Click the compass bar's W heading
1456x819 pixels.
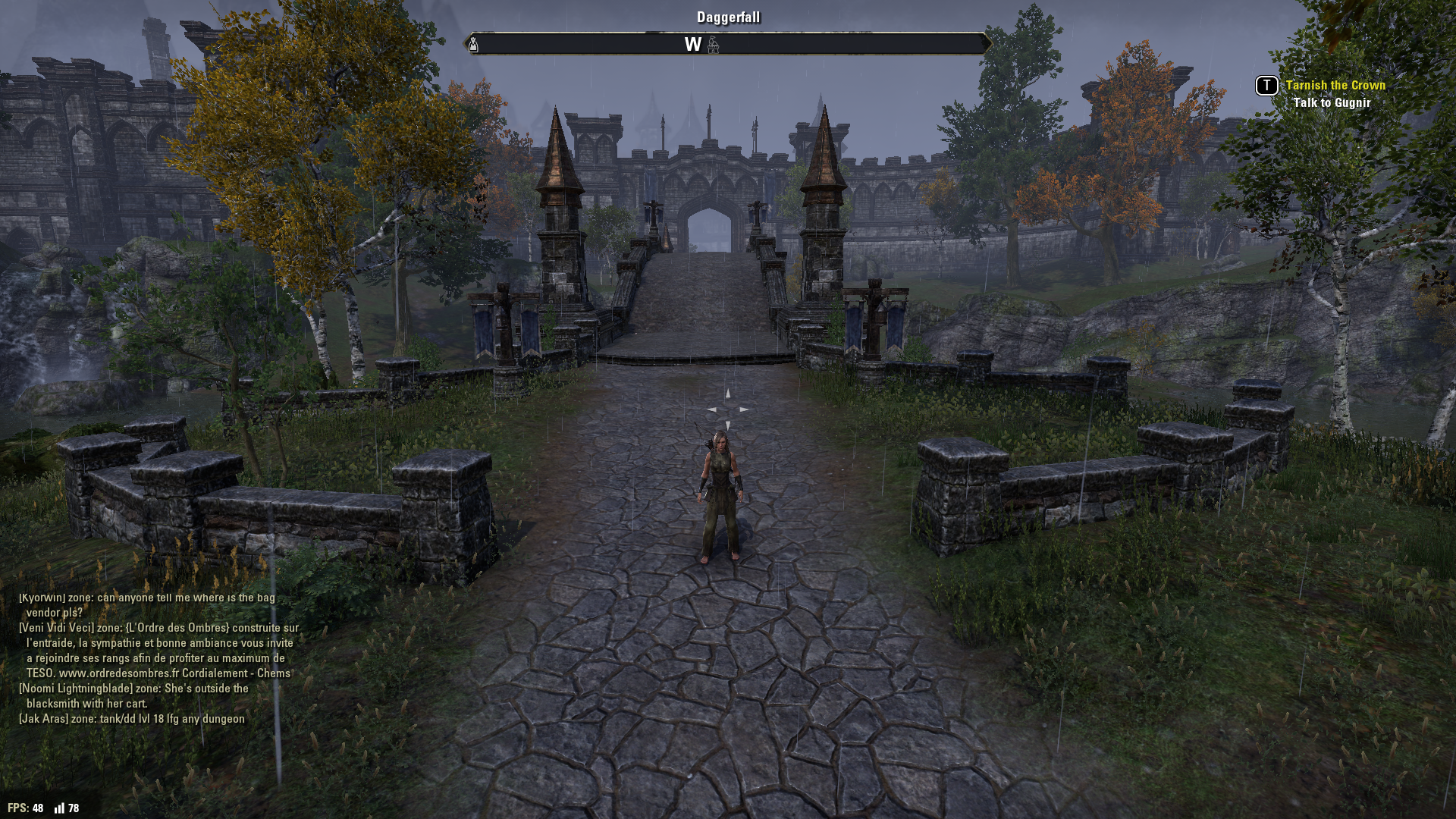[x=692, y=45]
